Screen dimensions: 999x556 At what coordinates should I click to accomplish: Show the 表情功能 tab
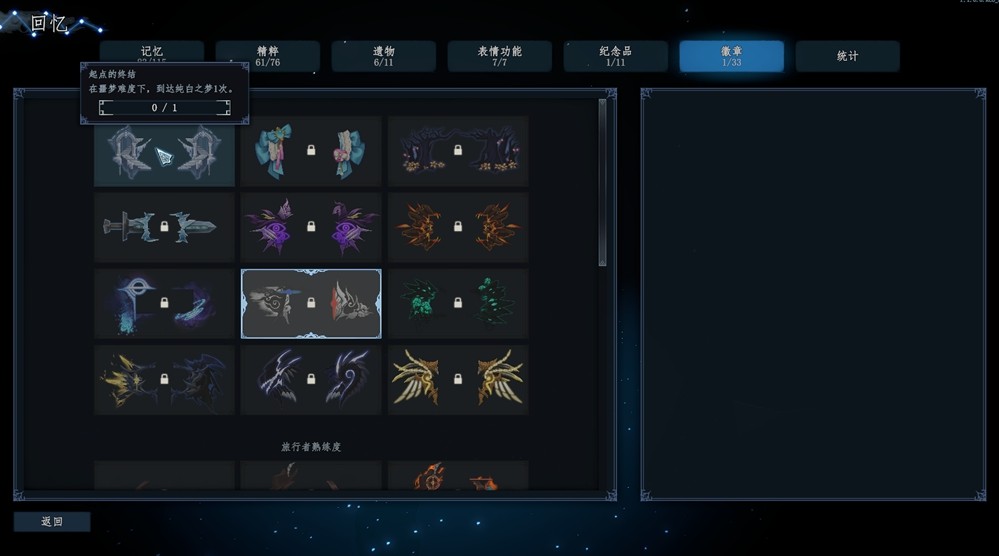click(499, 56)
